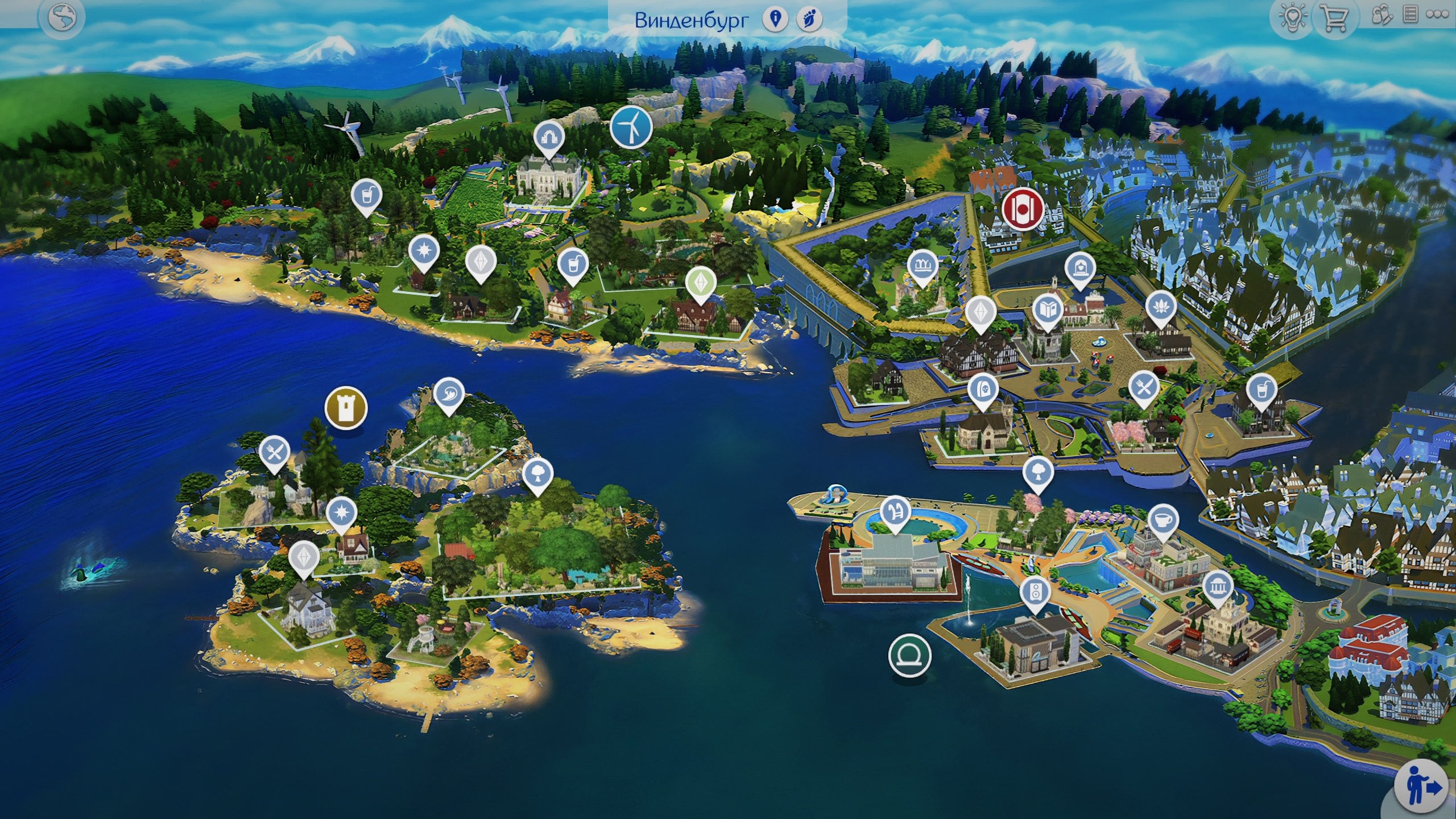The width and height of the screenshot is (1456, 819).
Task: Open the world selection globe button
Action: point(62,18)
